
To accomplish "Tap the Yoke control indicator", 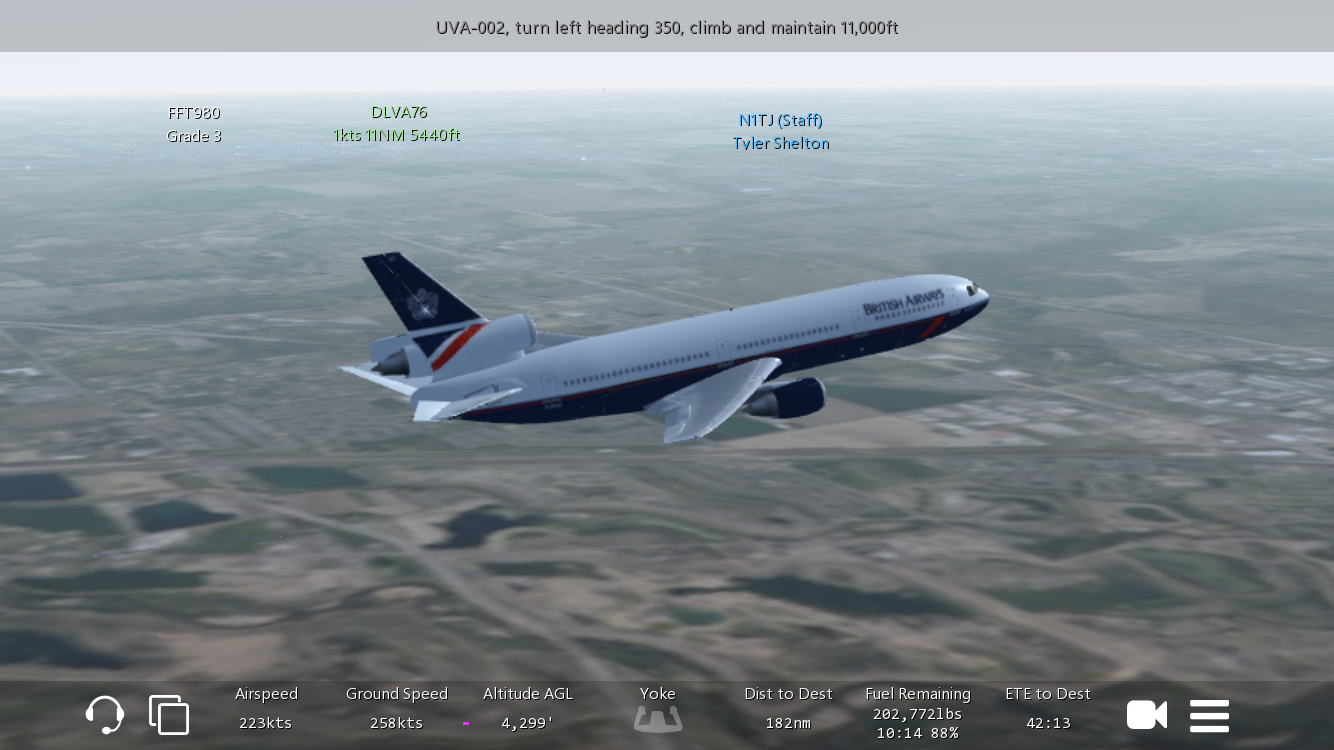I will (x=658, y=709).
